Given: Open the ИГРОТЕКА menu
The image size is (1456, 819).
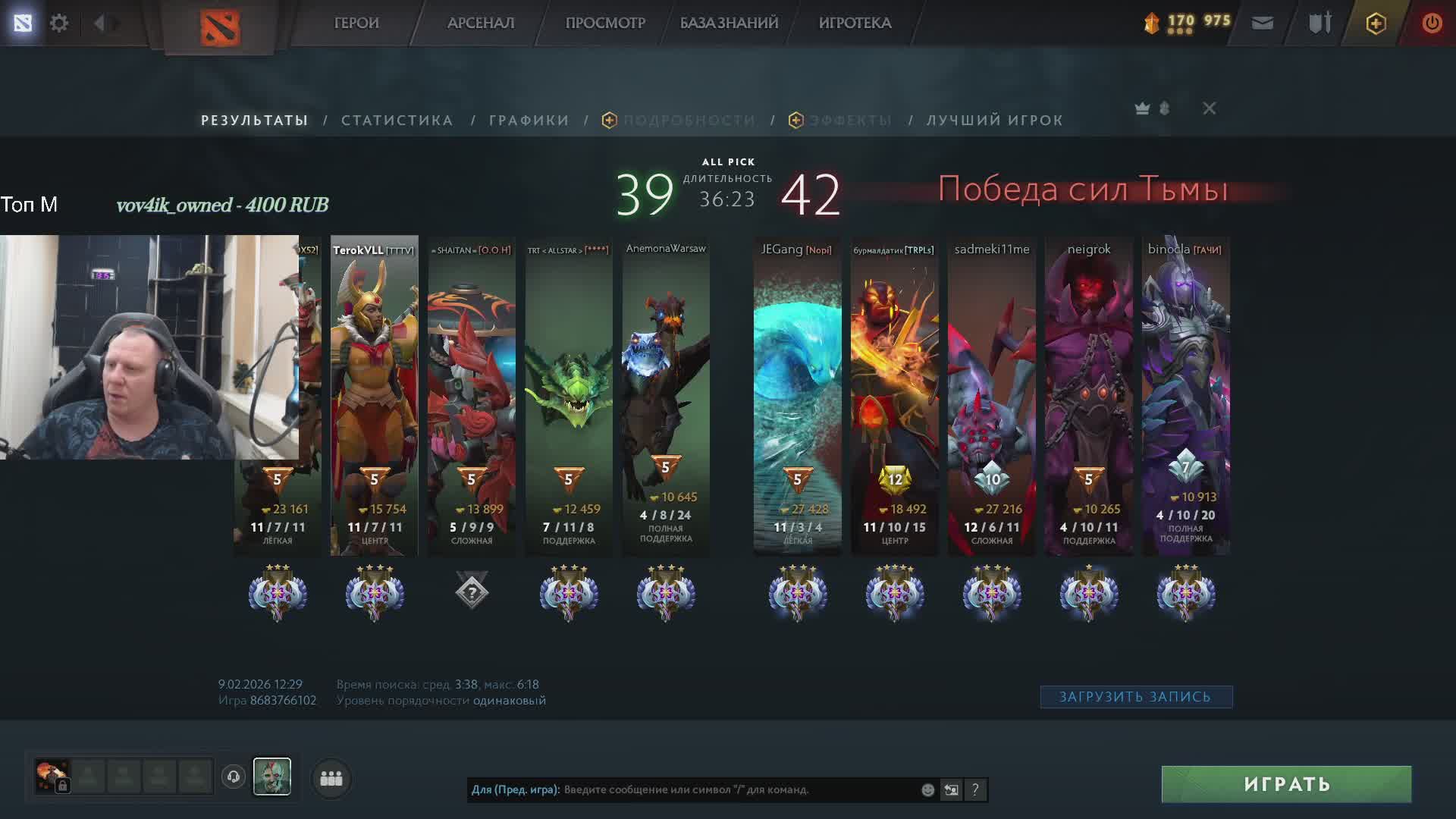Looking at the screenshot, I should coord(855,23).
